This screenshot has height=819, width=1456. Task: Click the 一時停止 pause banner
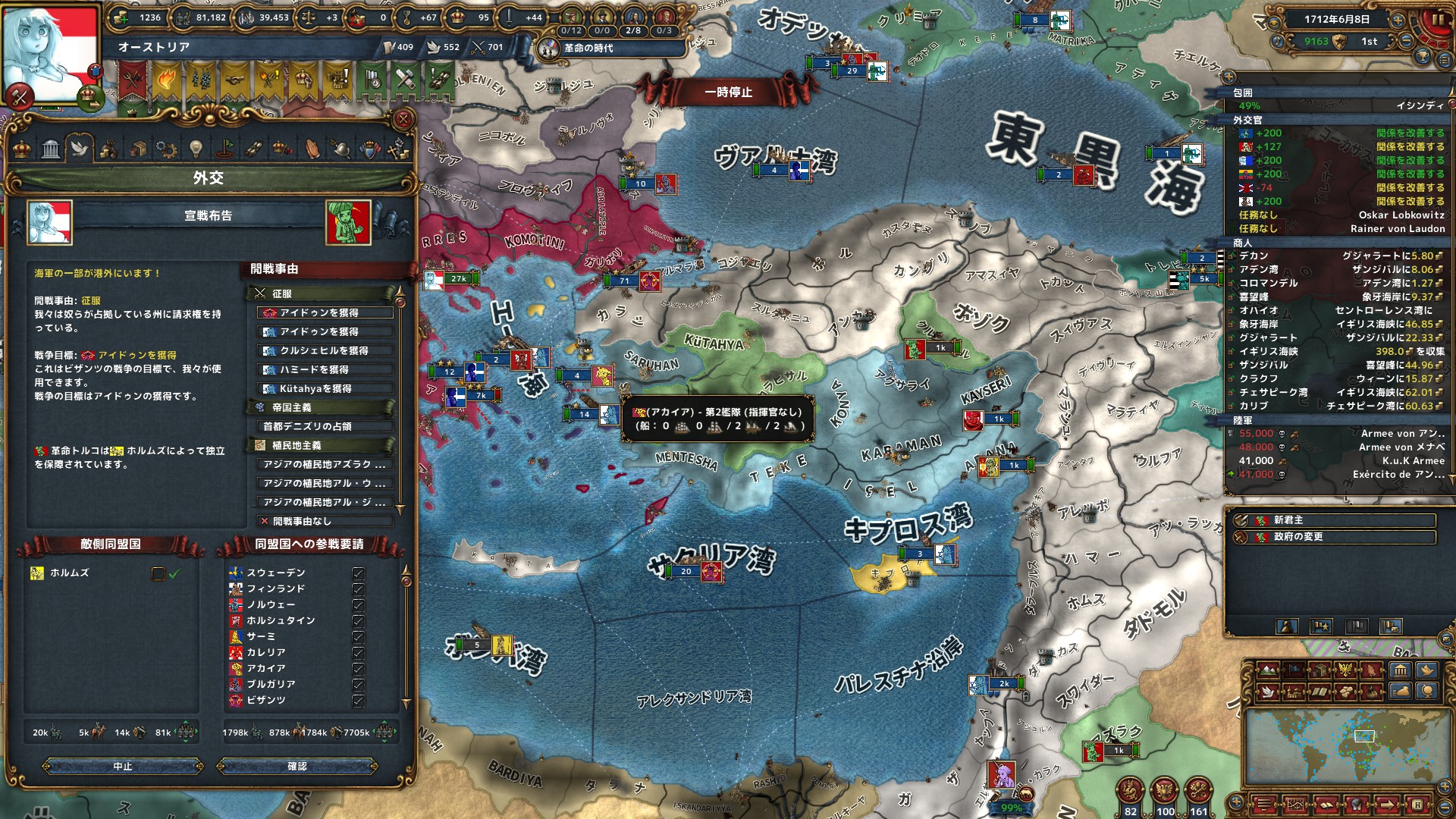[x=728, y=92]
